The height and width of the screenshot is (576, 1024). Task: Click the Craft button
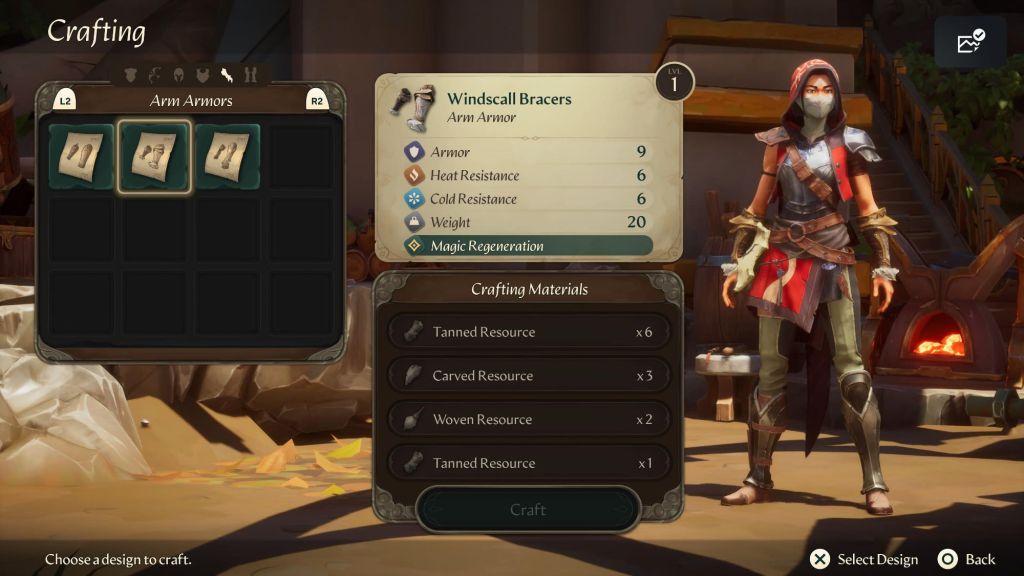(x=527, y=510)
